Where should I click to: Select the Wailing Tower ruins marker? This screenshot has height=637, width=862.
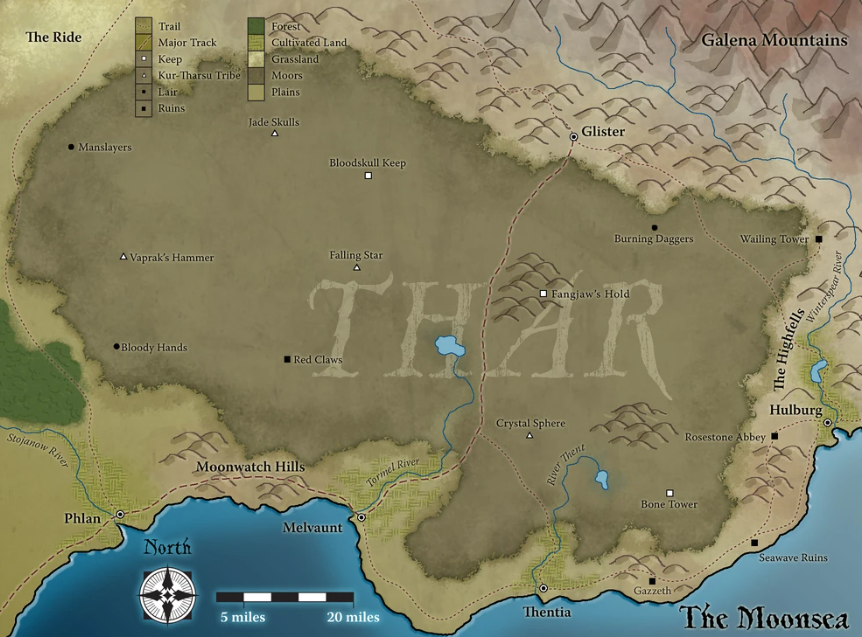point(818,240)
